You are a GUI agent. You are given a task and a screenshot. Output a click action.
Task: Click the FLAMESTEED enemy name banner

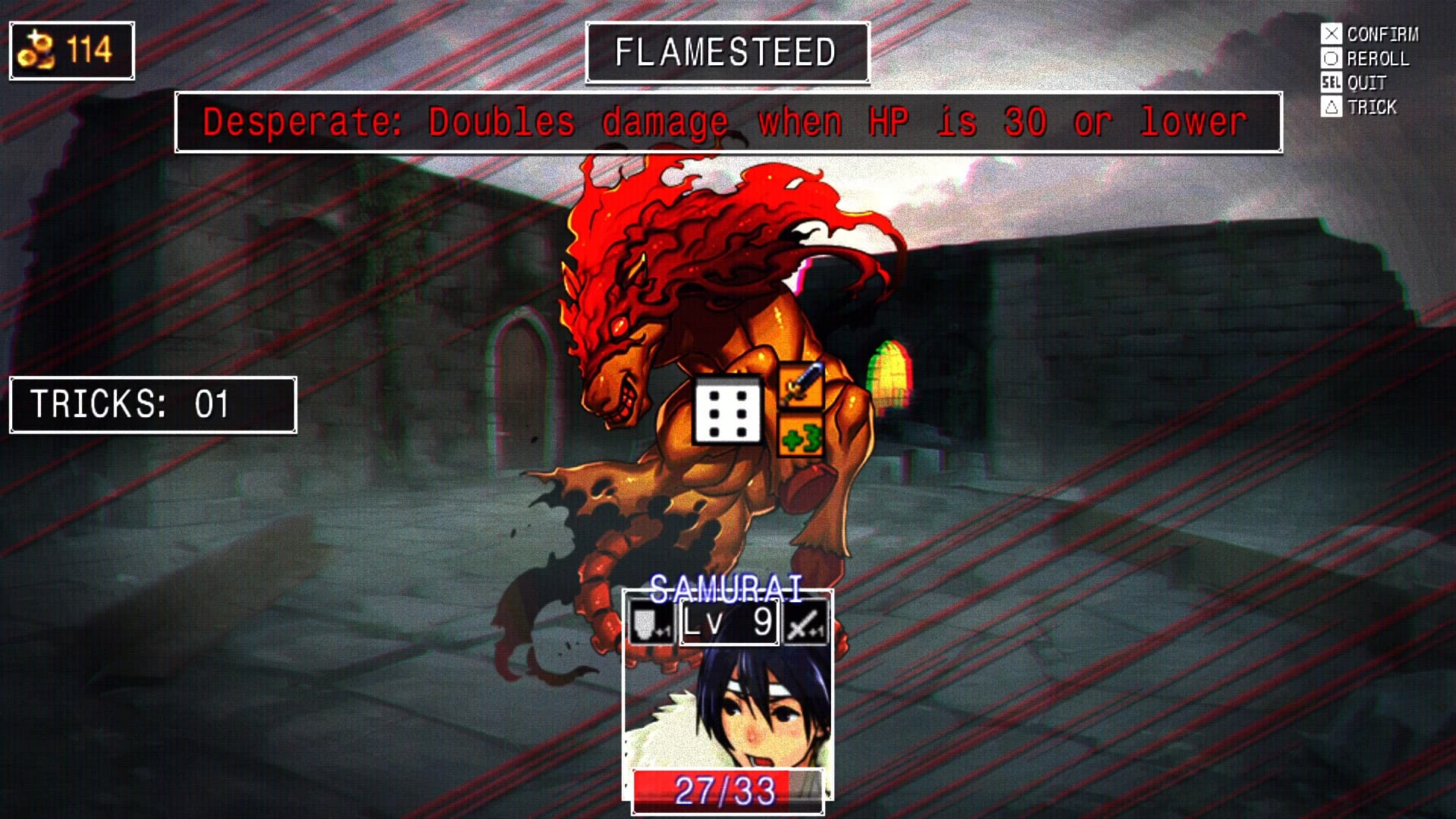pos(726,52)
